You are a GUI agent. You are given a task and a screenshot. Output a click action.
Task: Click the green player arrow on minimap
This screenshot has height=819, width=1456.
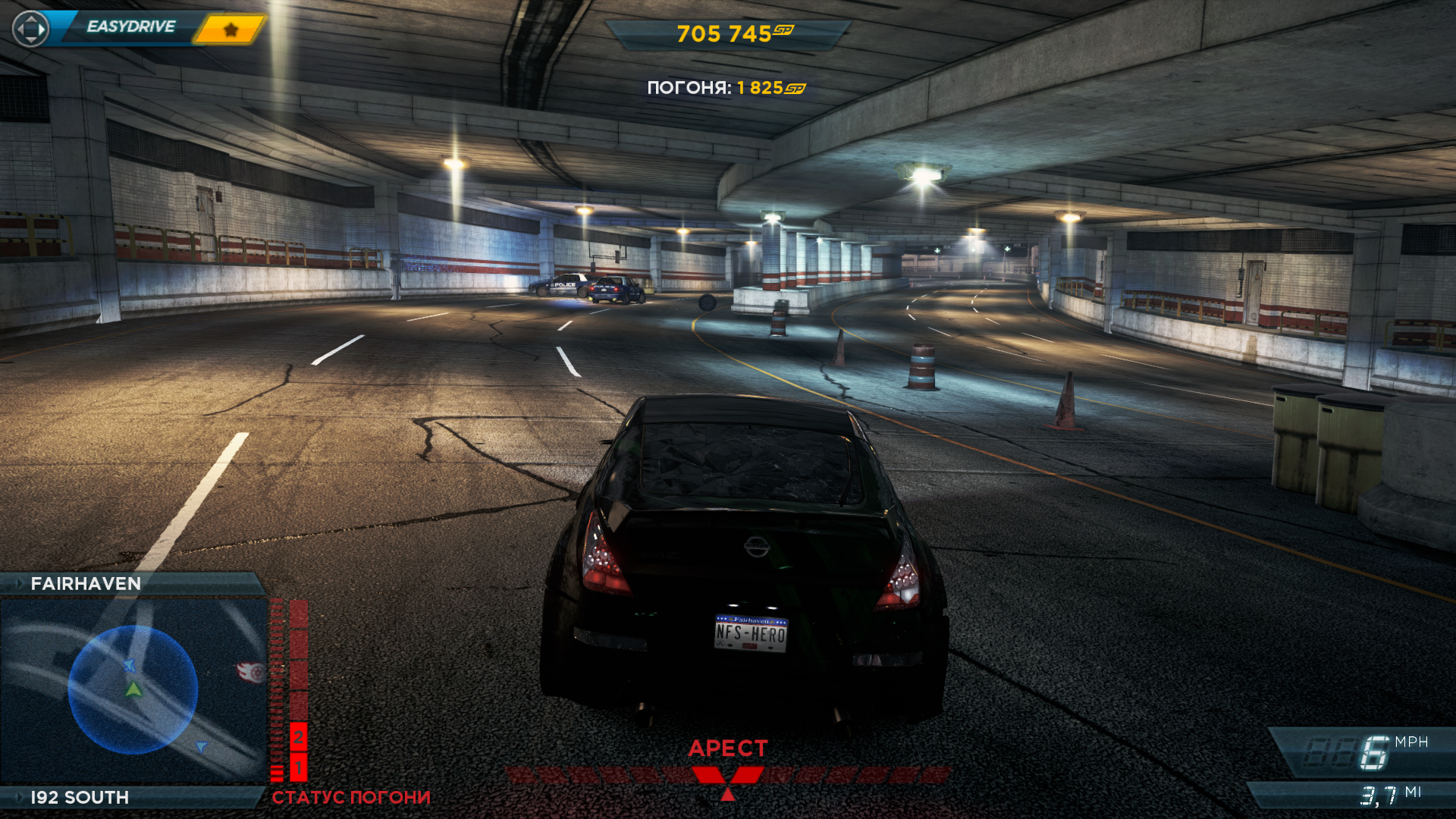click(133, 689)
